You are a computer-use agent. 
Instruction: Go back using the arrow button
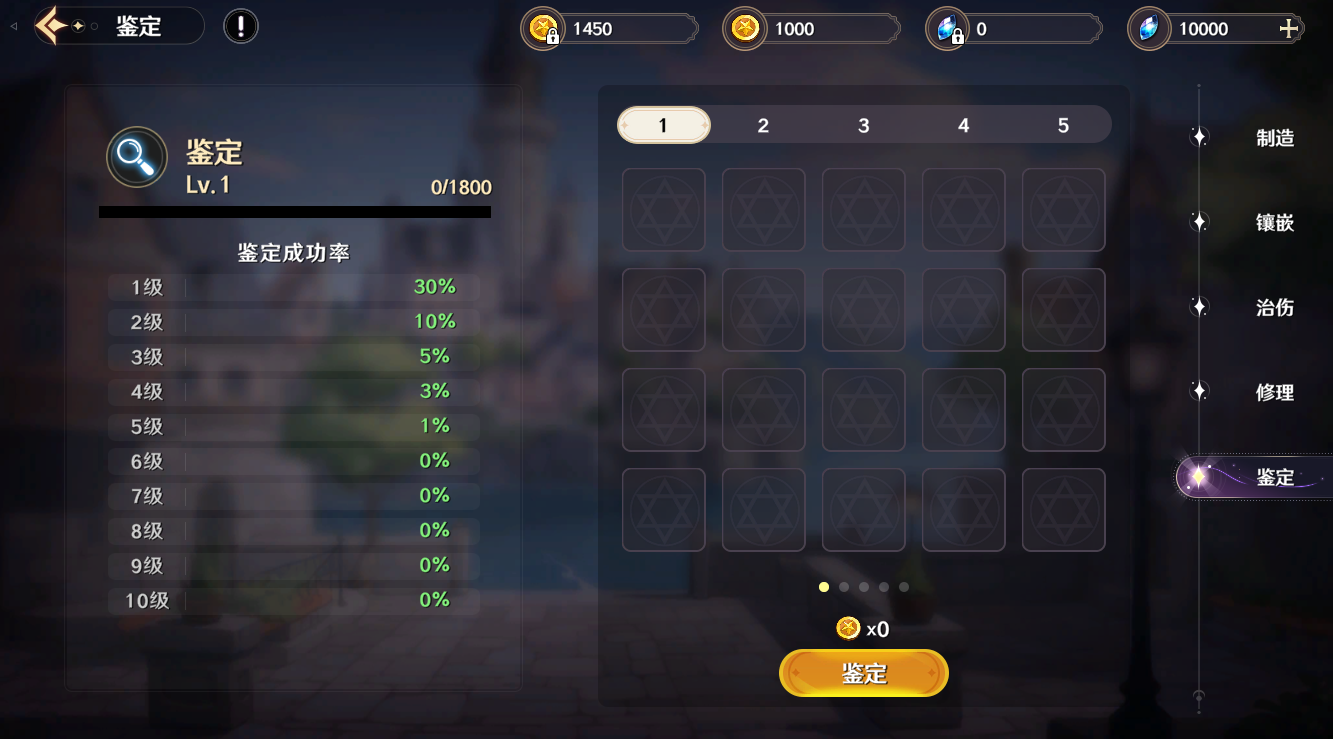tap(52, 26)
